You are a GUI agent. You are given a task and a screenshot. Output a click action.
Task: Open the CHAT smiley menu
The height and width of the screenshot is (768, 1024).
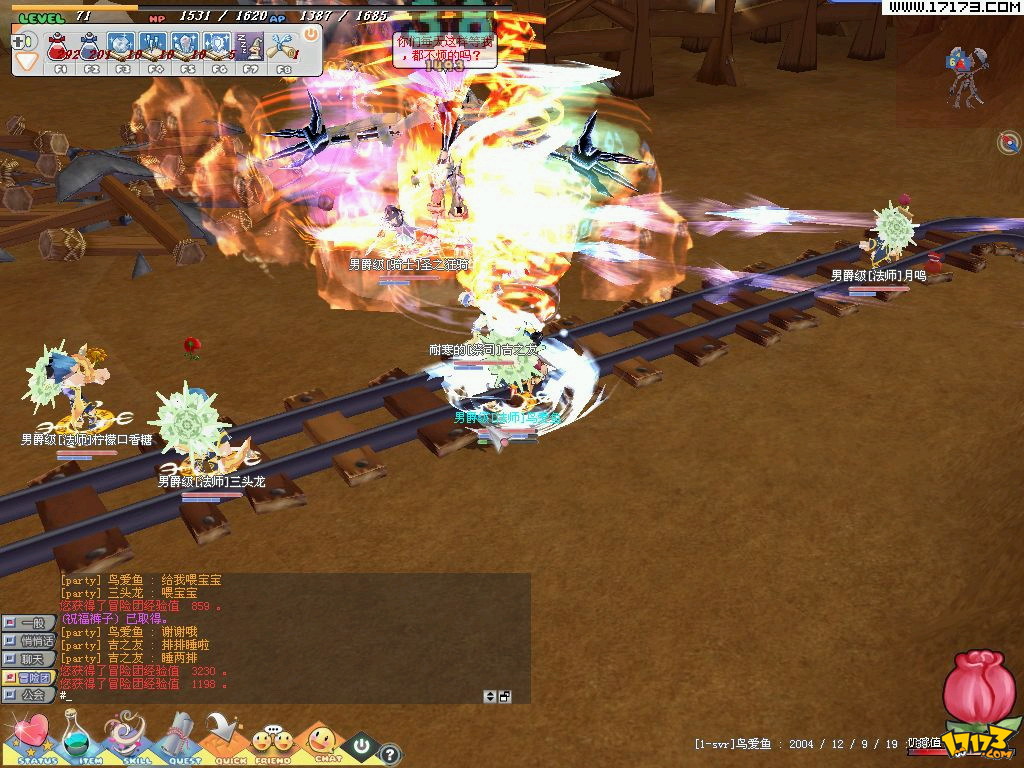320,742
